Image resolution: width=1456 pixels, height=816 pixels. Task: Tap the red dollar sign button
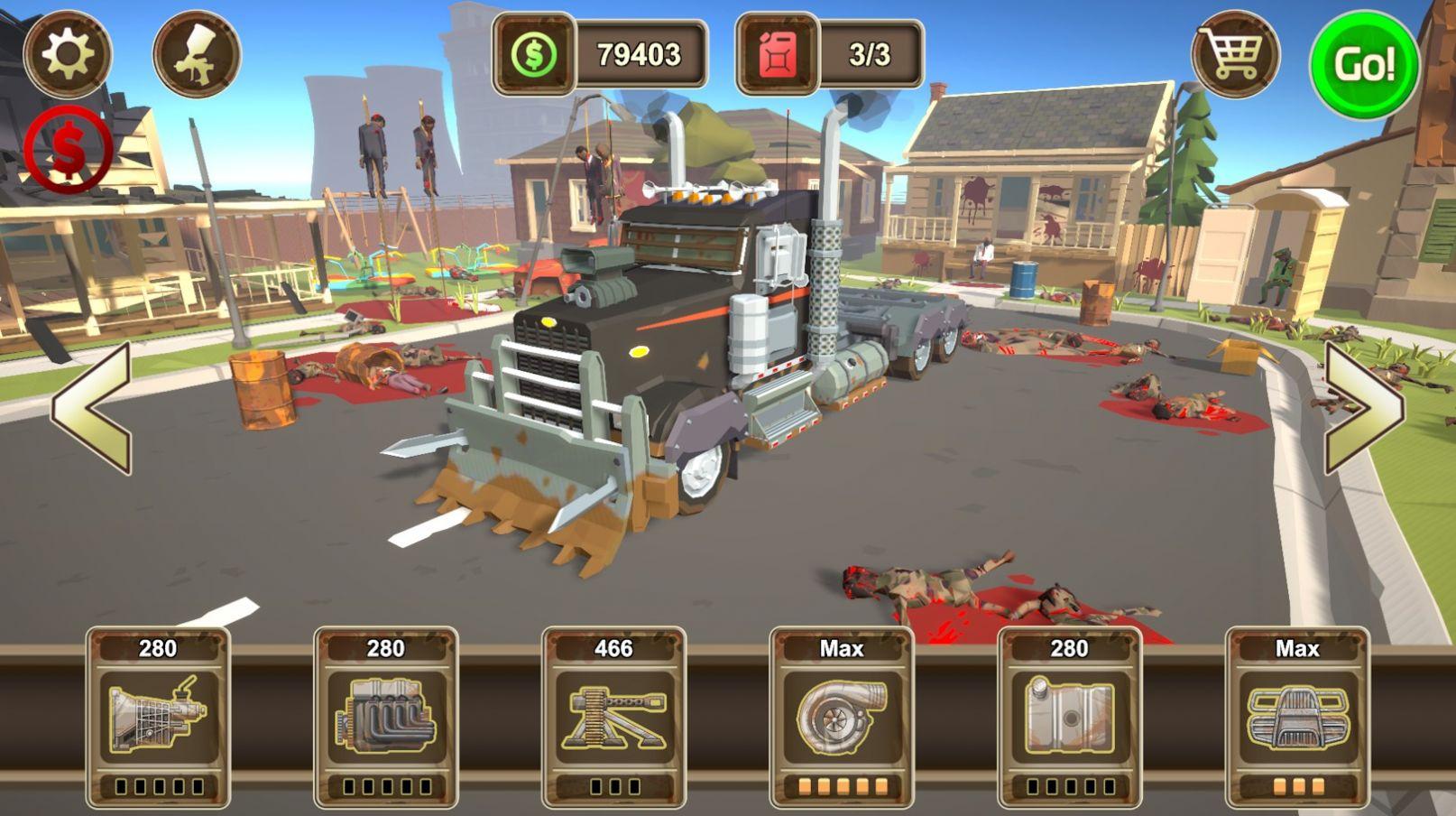[68, 149]
